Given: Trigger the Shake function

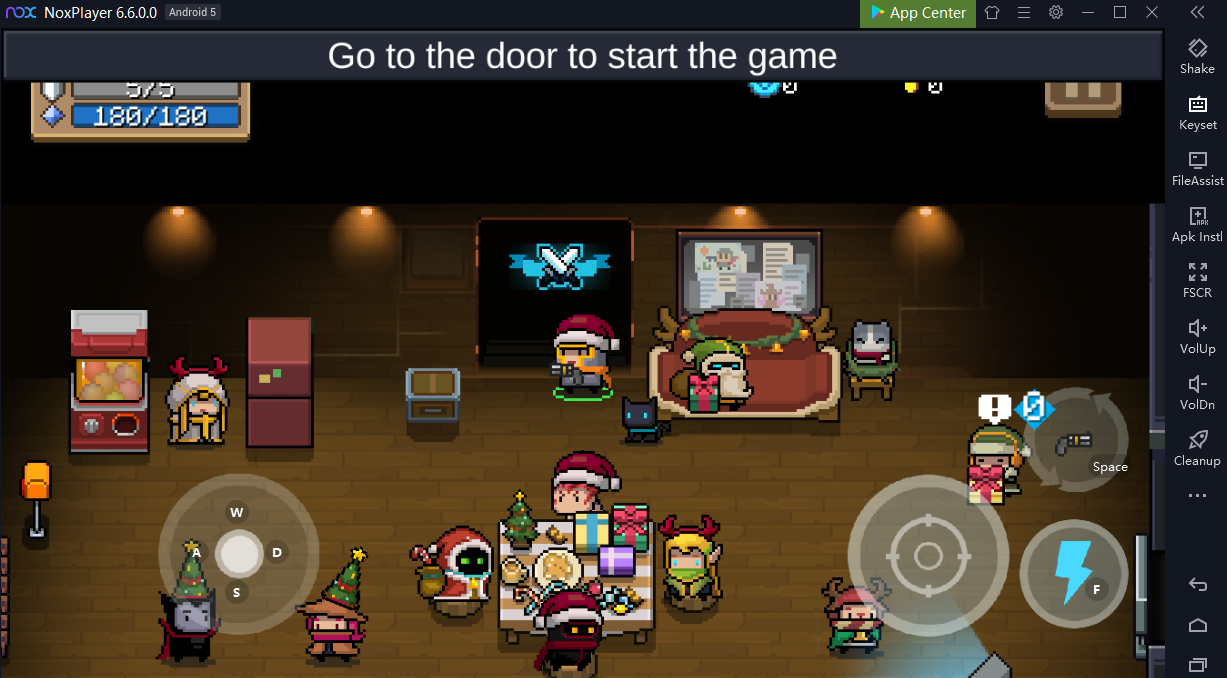Looking at the screenshot, I should (1197, 55).
